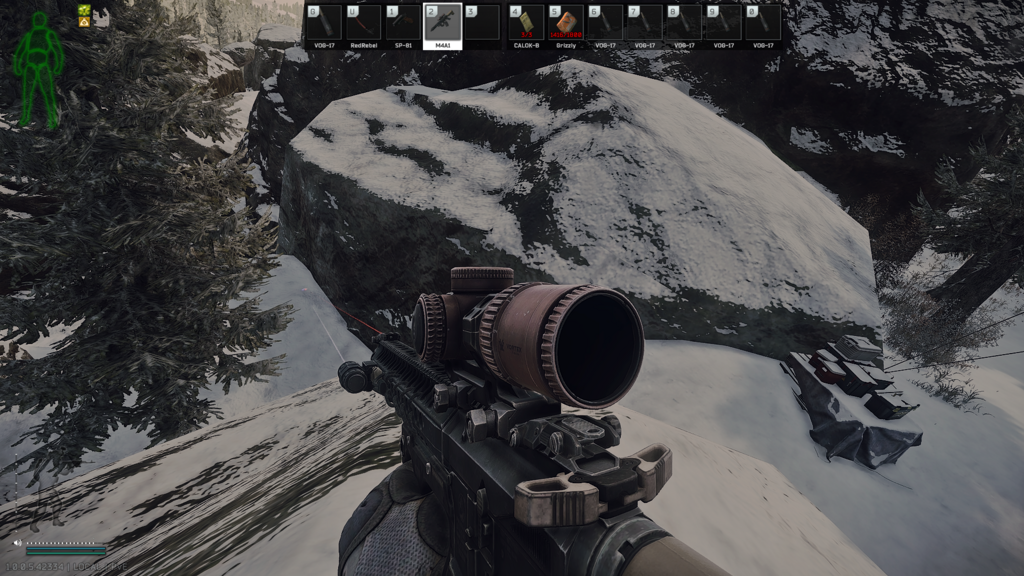The width and height of the screenshot is (1024, 576).
Task: Click the orange status effect icon
Action: (85, 21)
